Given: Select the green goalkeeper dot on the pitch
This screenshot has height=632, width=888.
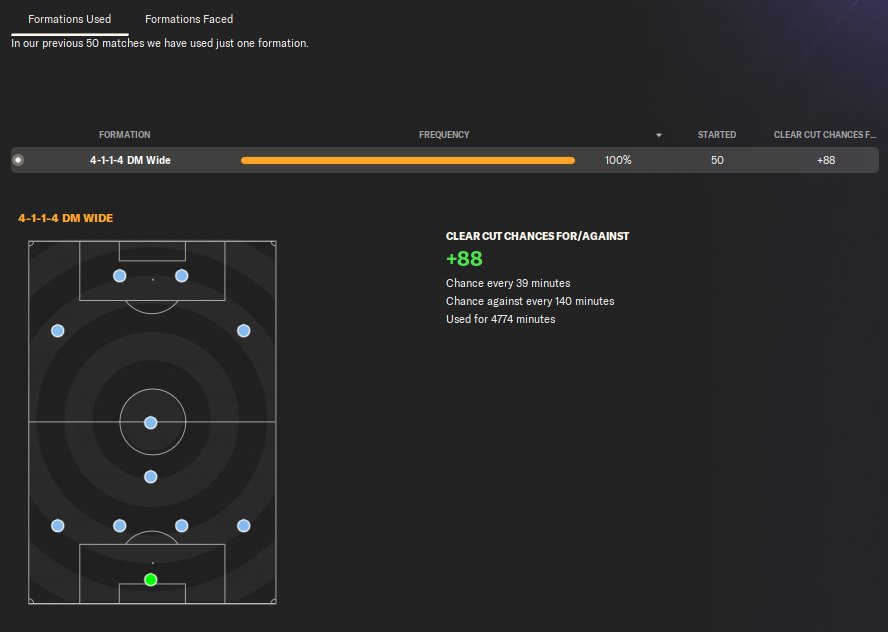Looking at the screenshot, I should coord(151,580).
